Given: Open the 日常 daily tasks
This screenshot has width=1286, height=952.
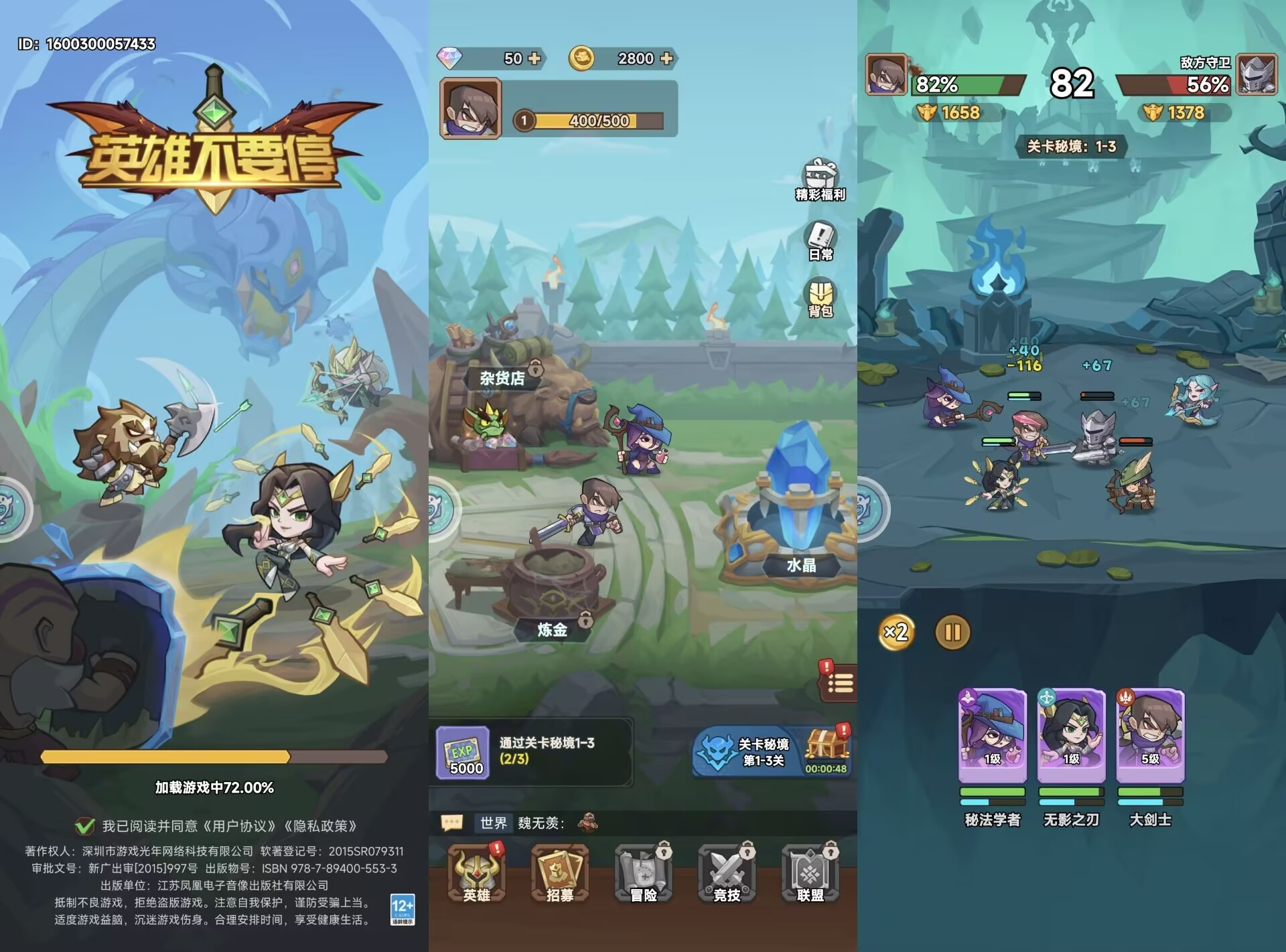Looking at the screenshot, I should (x=820, y=241).
